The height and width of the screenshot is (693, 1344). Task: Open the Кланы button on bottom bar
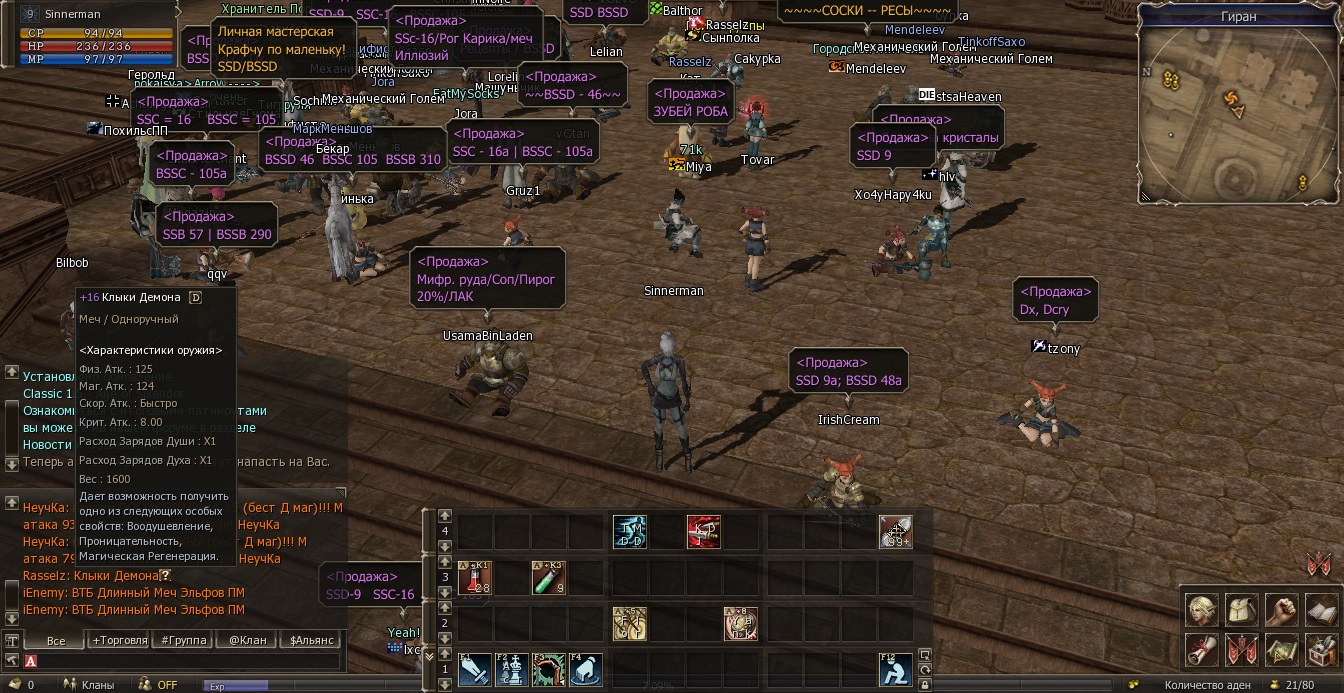click(x=89, y=685)
